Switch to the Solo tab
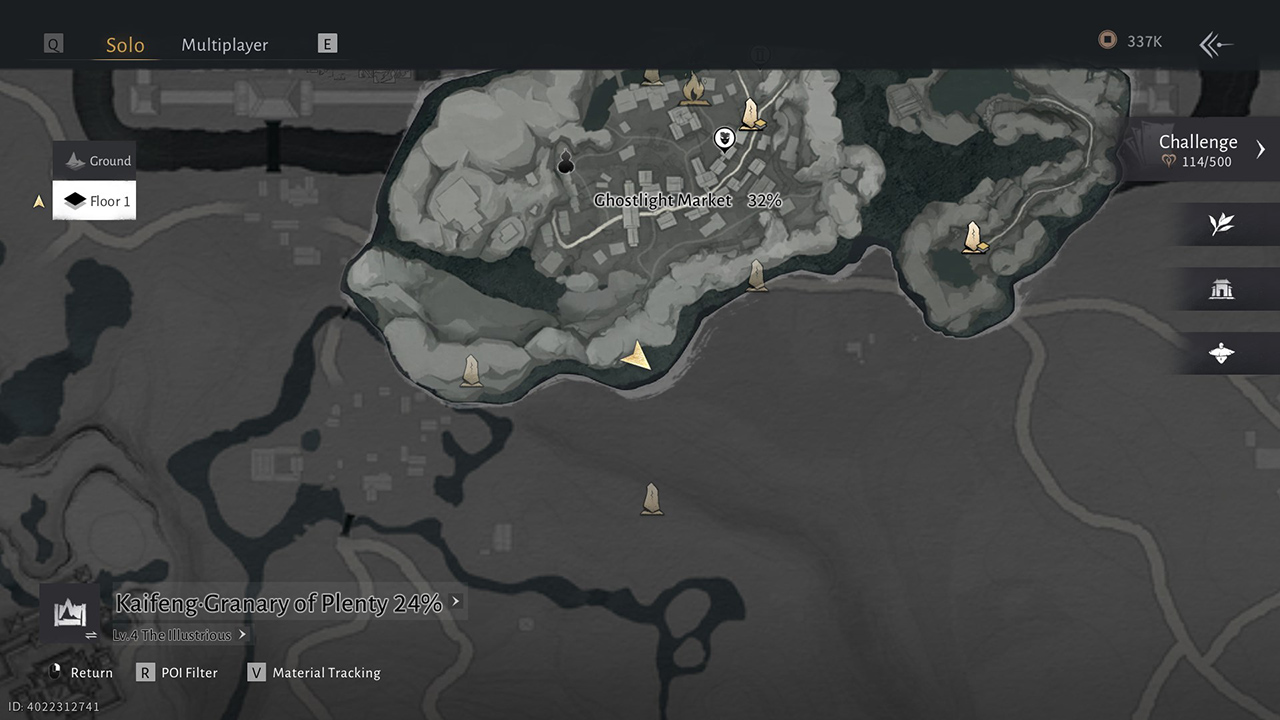1280x720 pixels. (x=125, y=45)
